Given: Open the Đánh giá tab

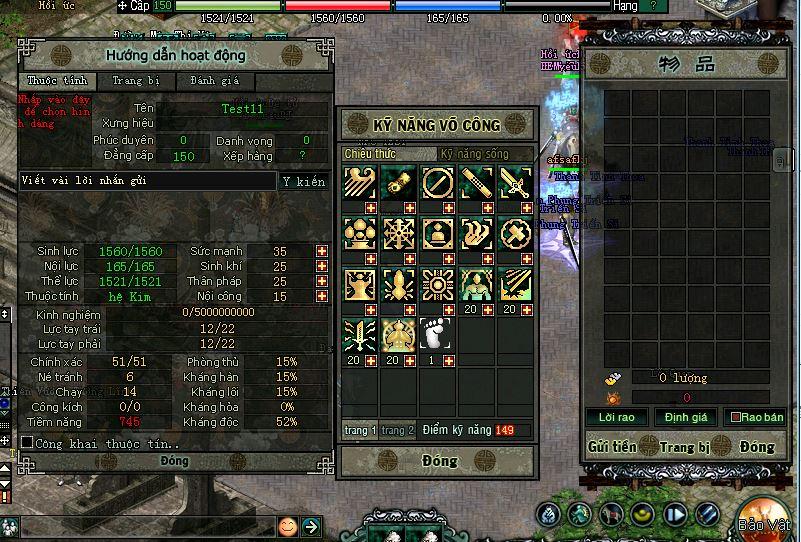Looking at the screenshot, I should [208, 81].
